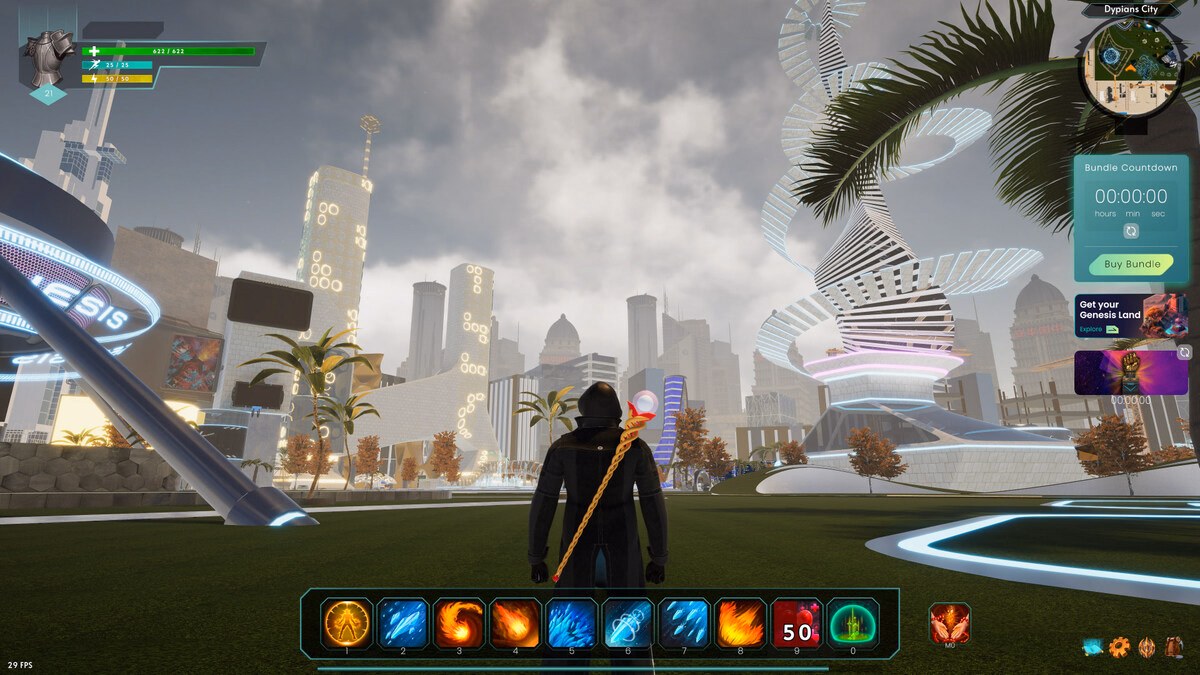This screenshot has width=1200, height=675.
Task: Launch the fireball skill in slot 4
Action: pyautogui.click(x=516, y=623)
